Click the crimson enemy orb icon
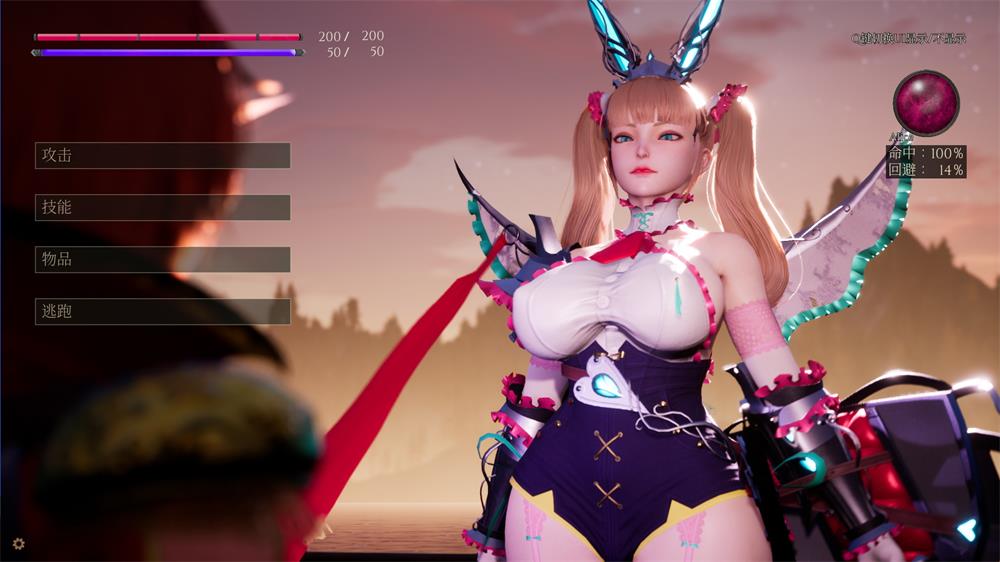Viewport: 1000px width, 562px height. tap(926, 102)
